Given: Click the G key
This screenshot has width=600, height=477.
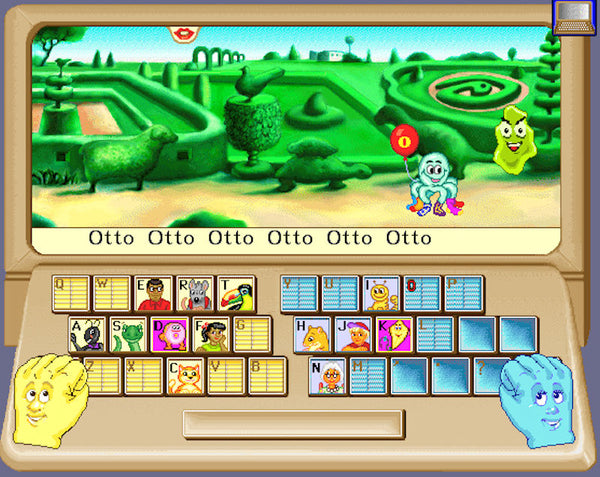Looking at the screenshot, I should pos(252,335).
